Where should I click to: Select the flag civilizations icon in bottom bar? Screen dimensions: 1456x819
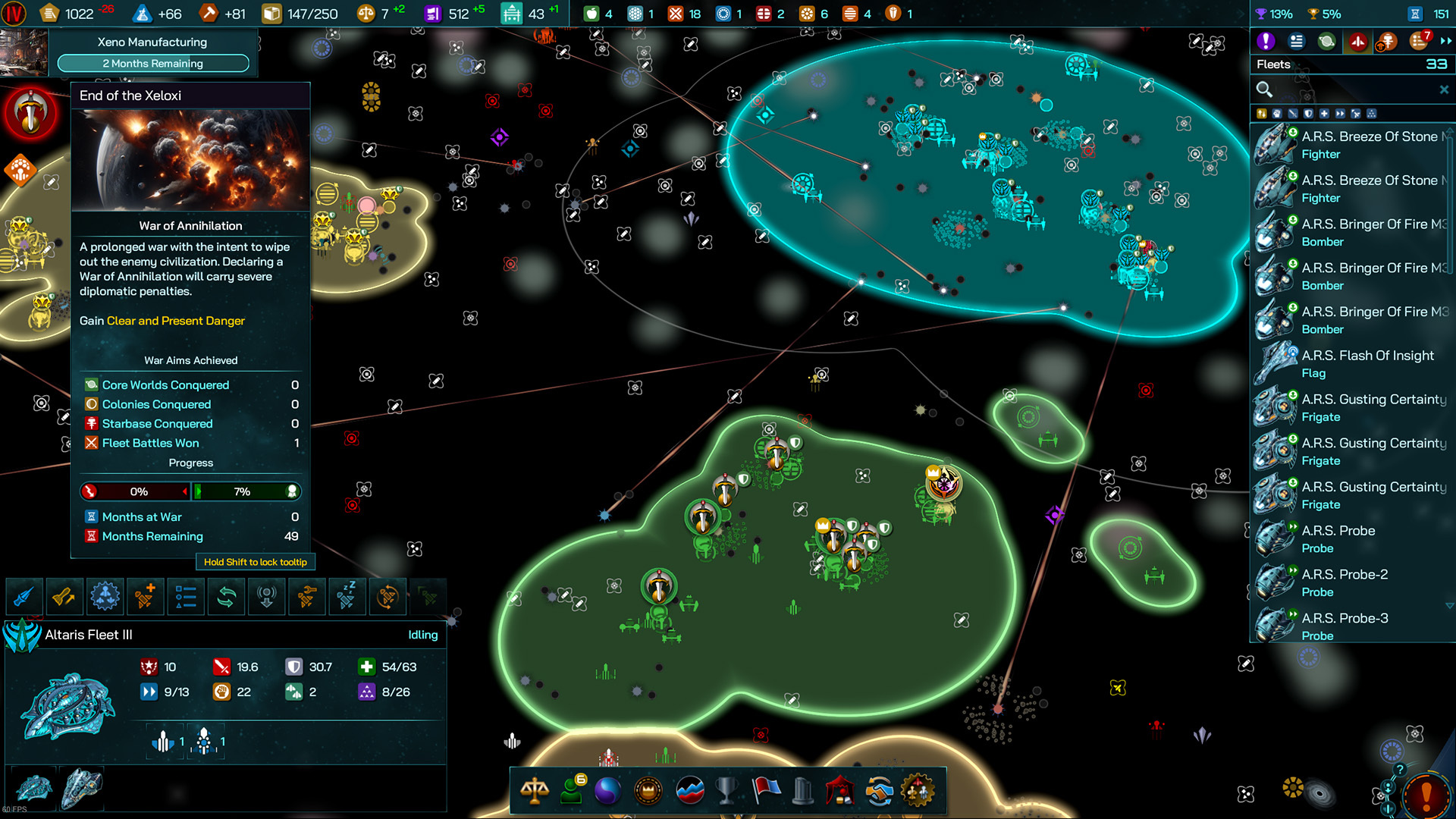click(766, 791)
